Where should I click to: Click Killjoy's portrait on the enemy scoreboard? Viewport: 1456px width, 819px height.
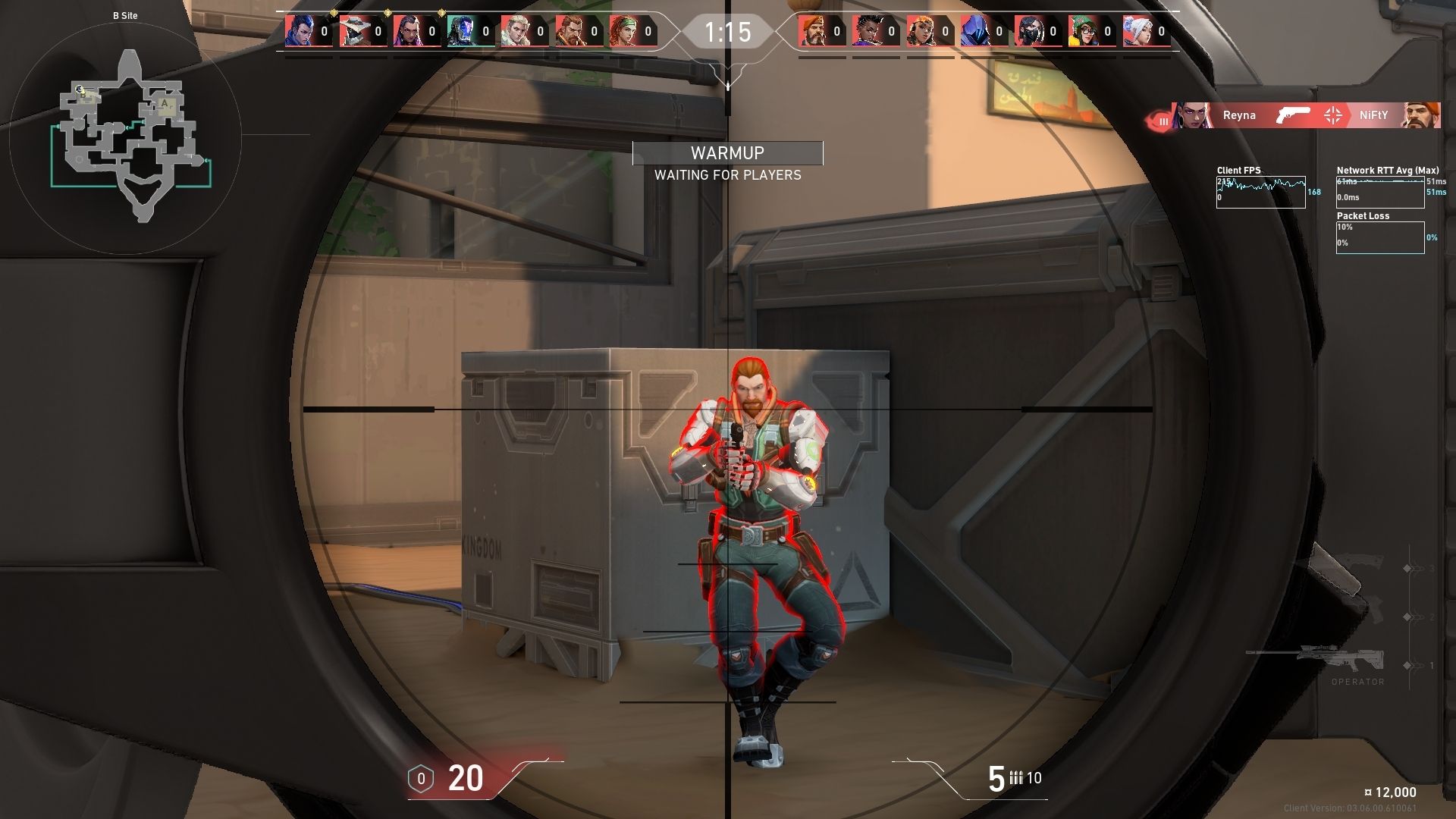[1084, 32]
